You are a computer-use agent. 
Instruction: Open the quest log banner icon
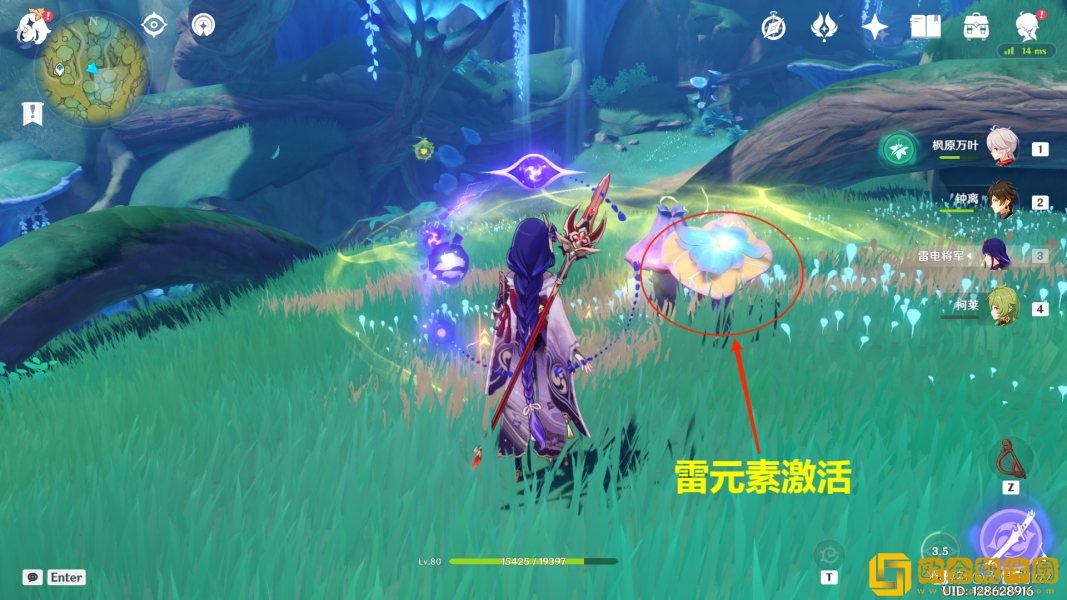point(32,113)
